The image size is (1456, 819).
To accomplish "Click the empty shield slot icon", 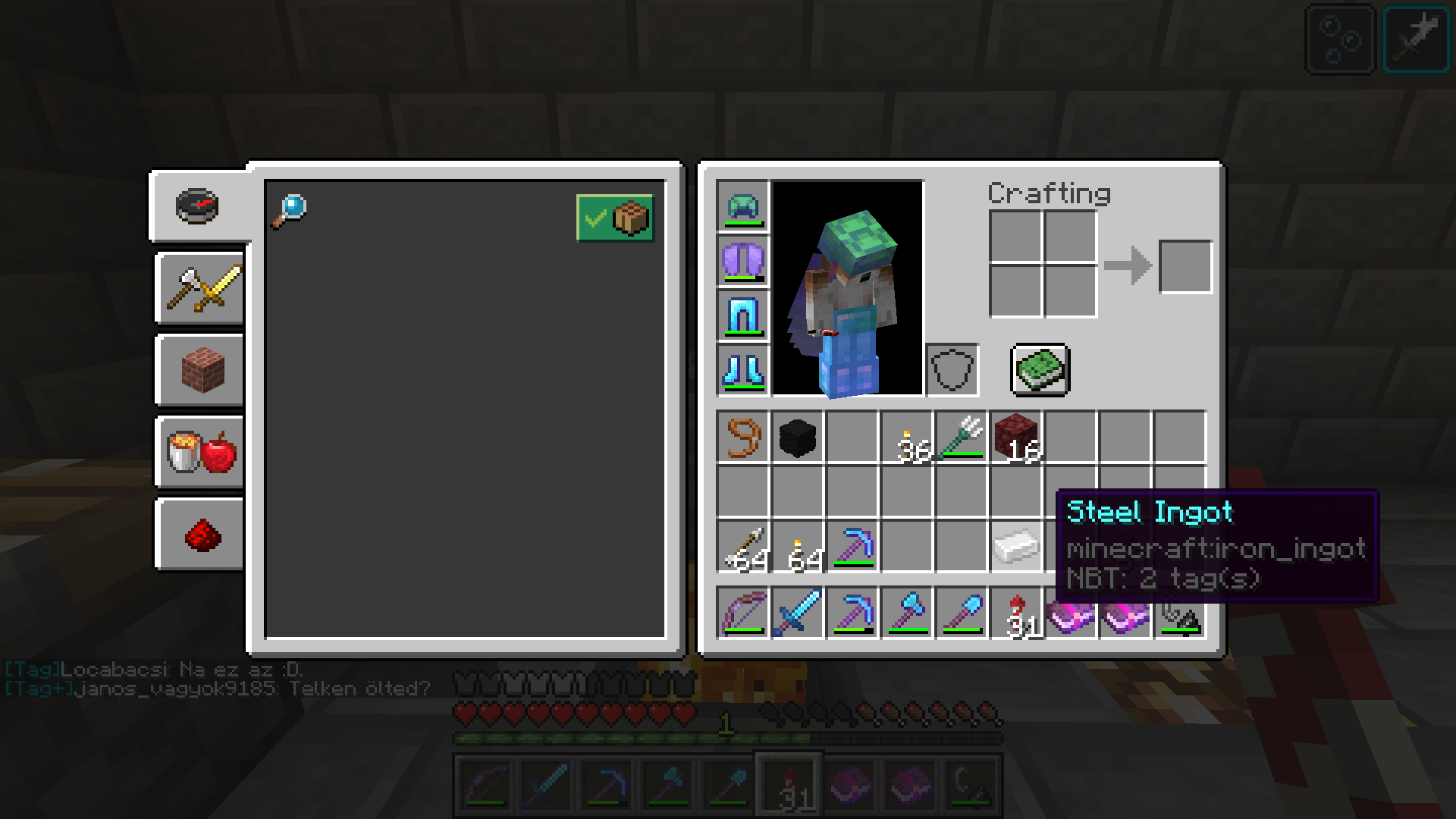I will (x=952, y=370).
